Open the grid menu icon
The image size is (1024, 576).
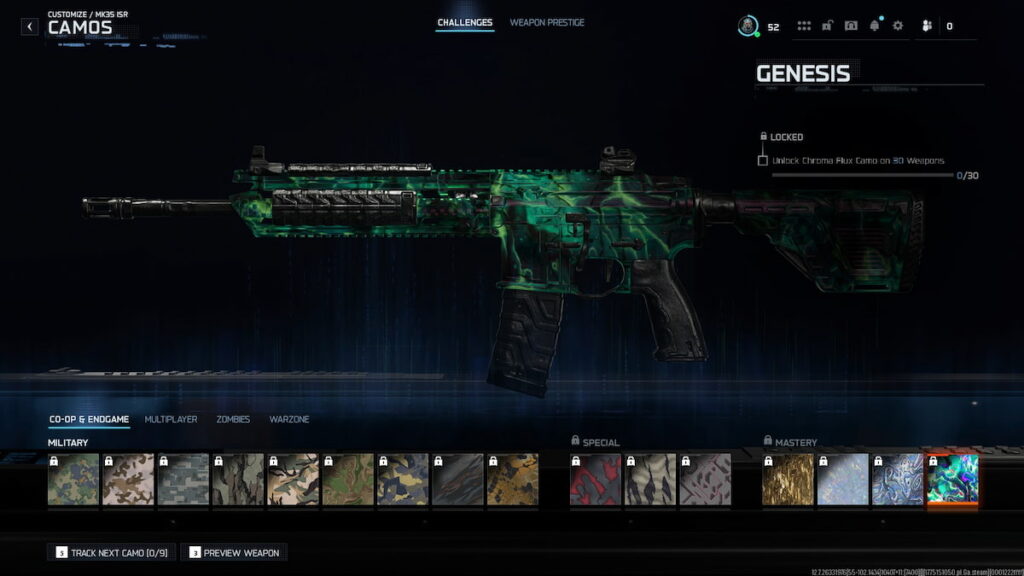click(x=804, y=26)
